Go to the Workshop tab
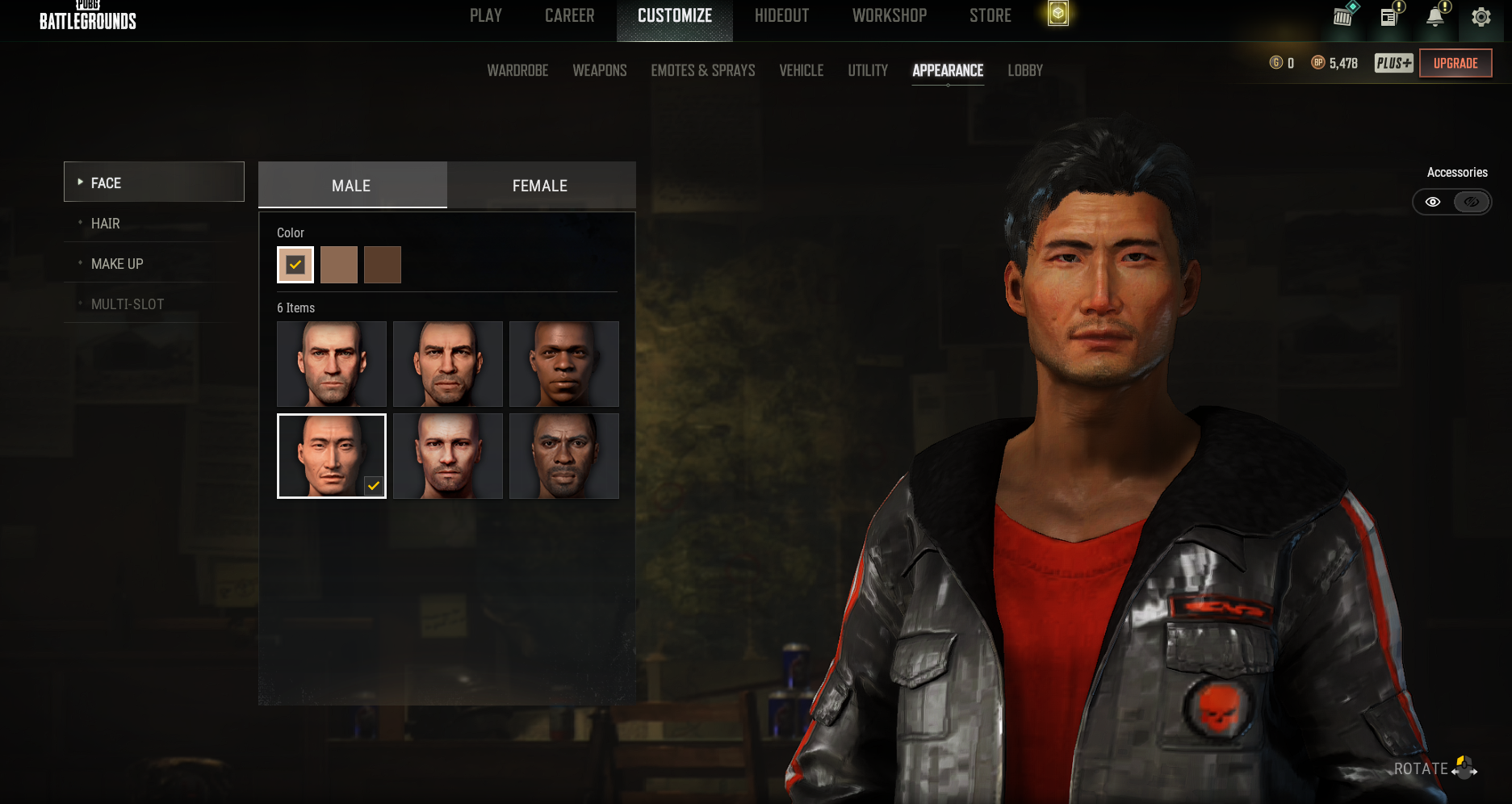 [x=889, y=16]
